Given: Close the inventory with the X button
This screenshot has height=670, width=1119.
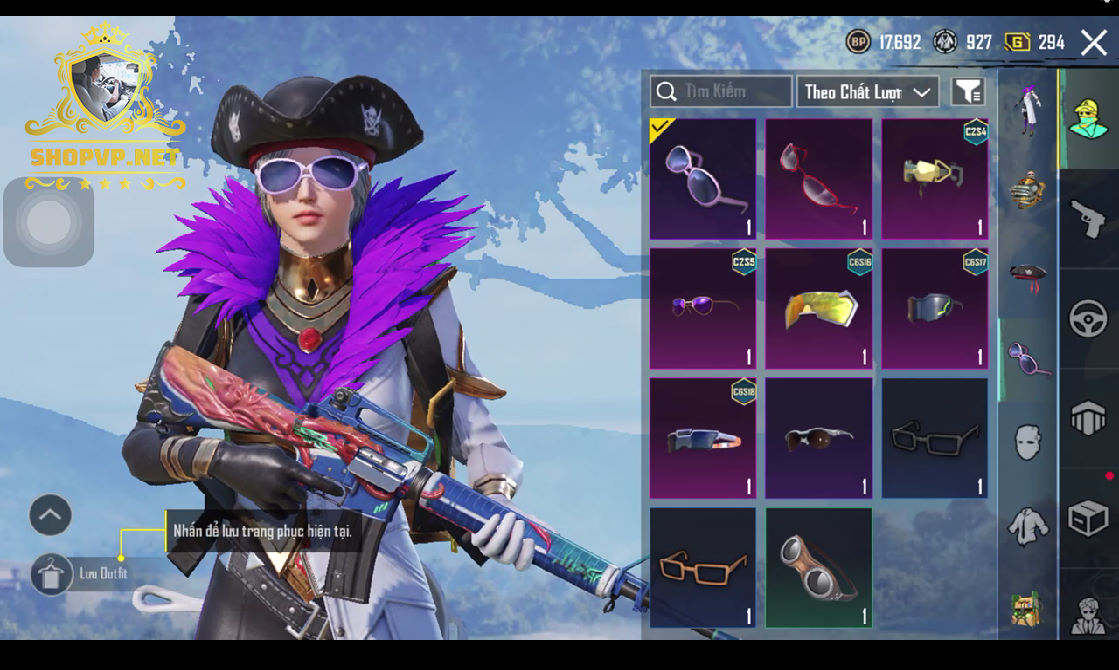Looking at the screenshot, I should click(1093, 42).
